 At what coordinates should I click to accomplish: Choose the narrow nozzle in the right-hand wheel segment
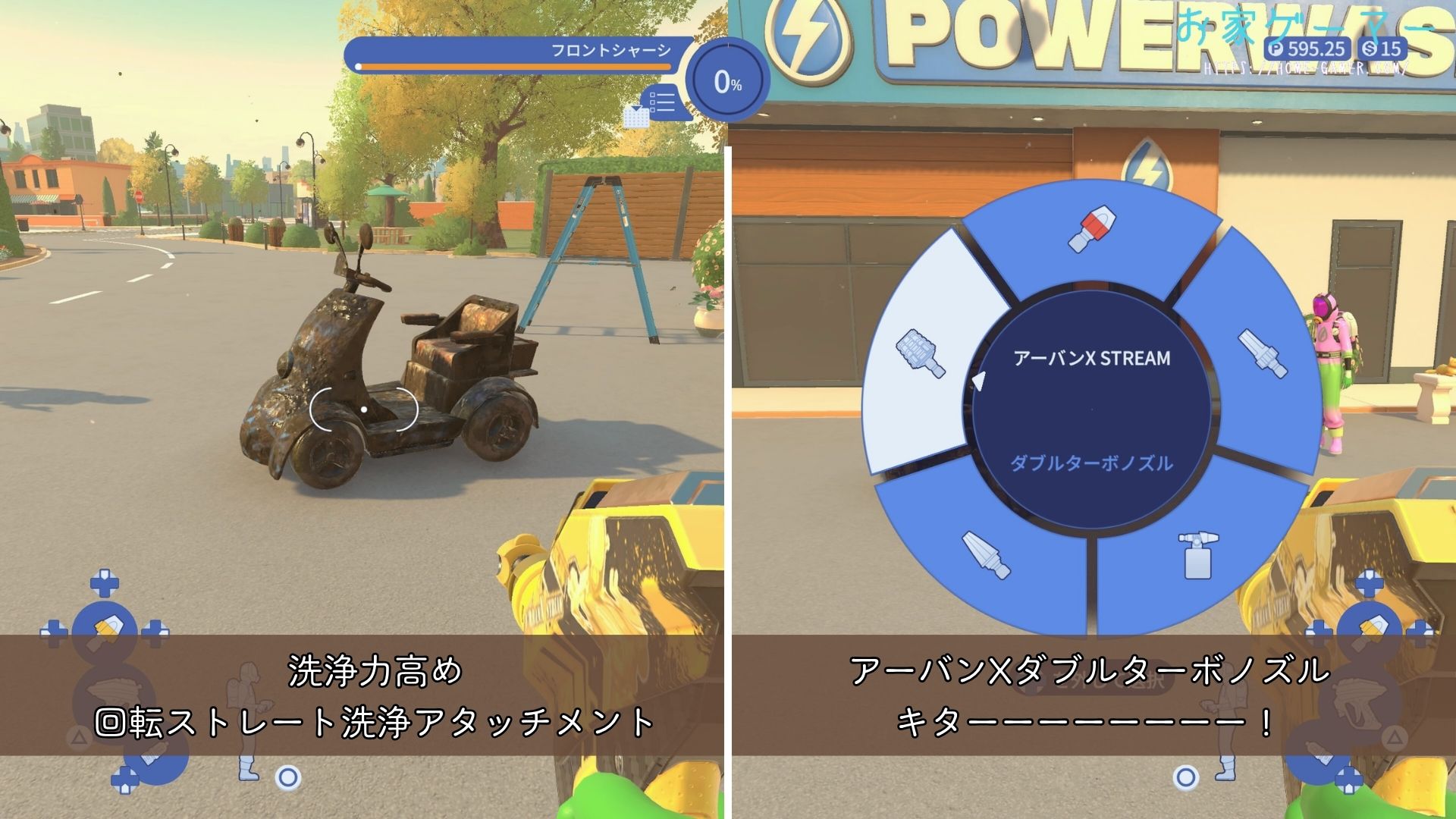(1262, 353)
